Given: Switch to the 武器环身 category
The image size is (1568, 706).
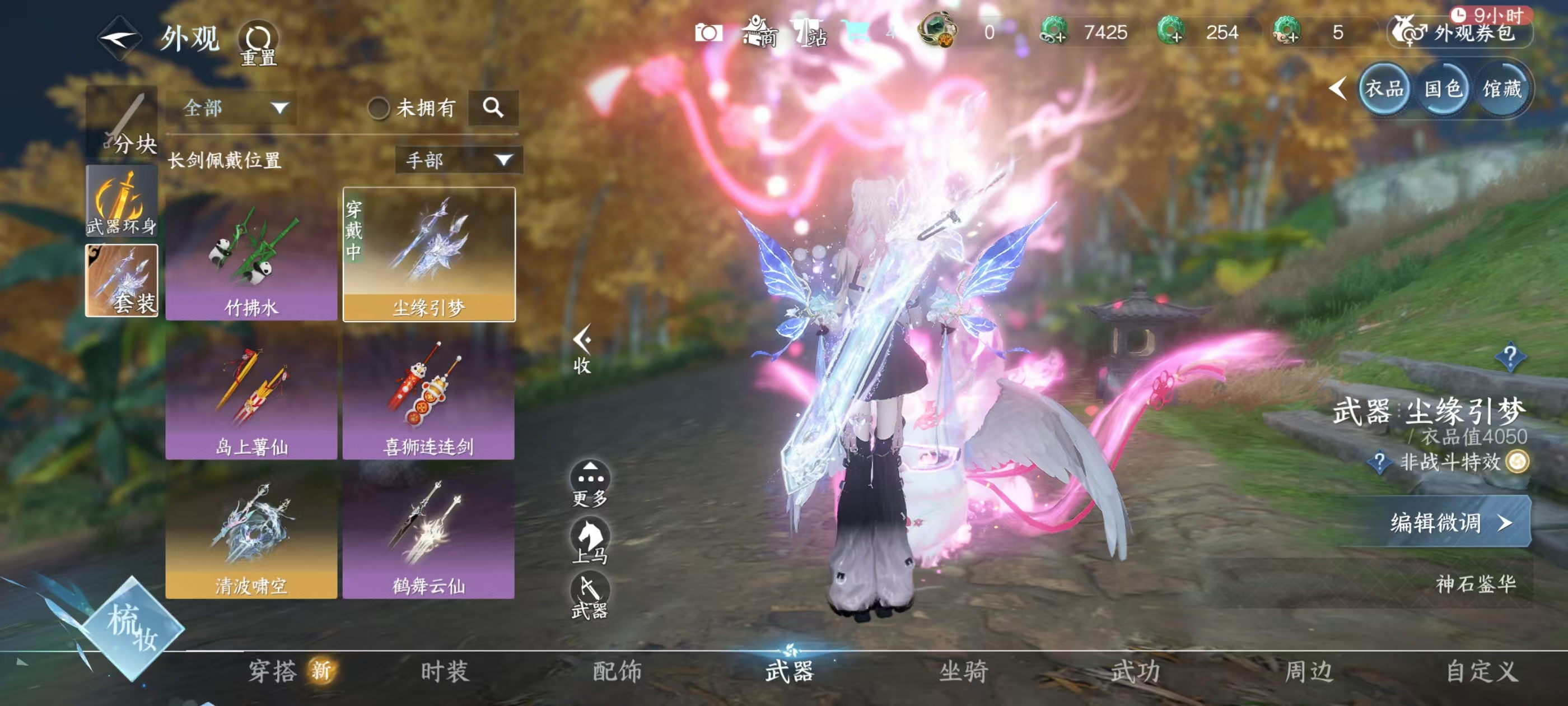Looking at the screenshot, I should pos(122,201).
